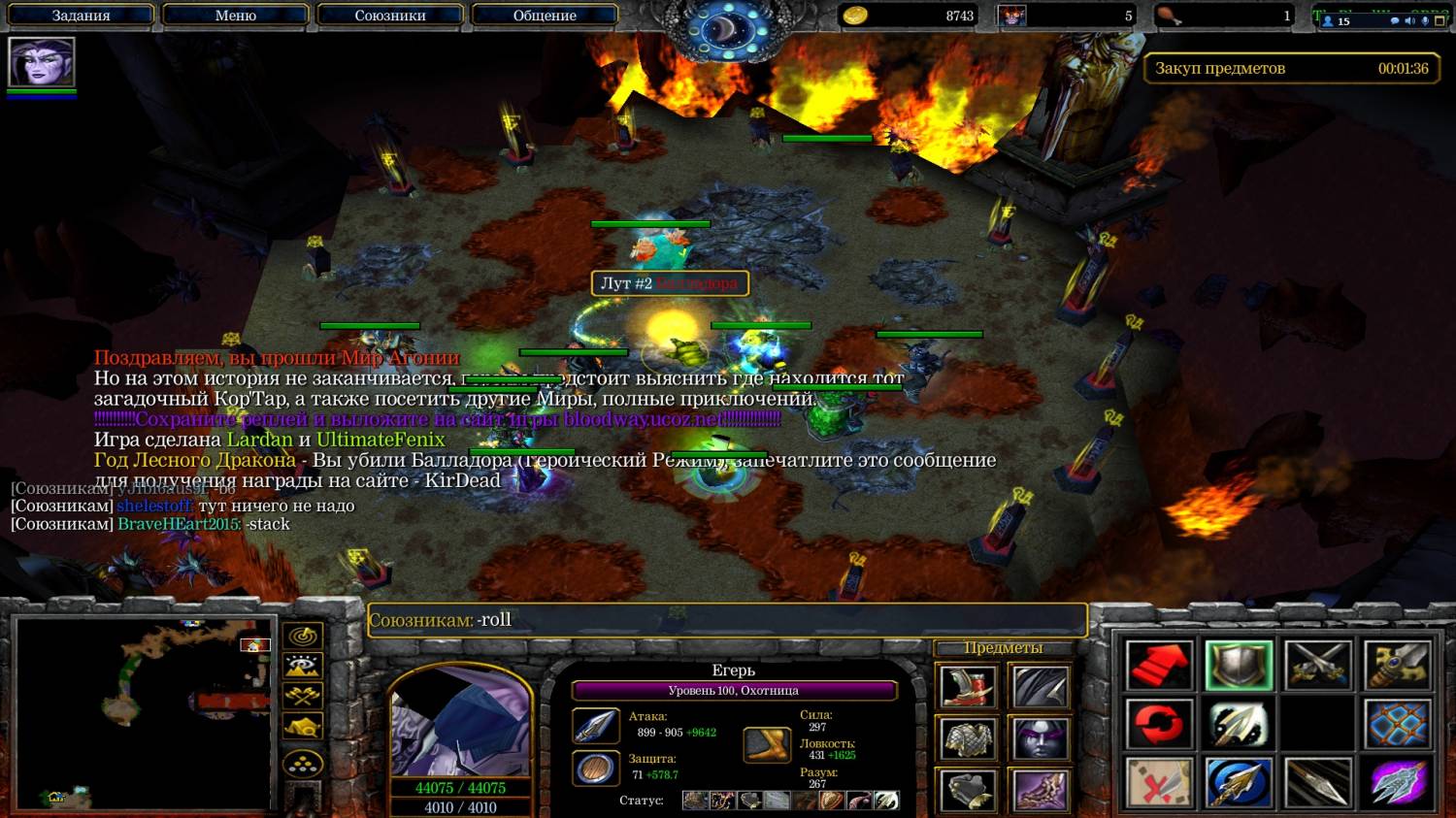
Task: Activate the crossed swords Attack command
Action: point(1318,666)
